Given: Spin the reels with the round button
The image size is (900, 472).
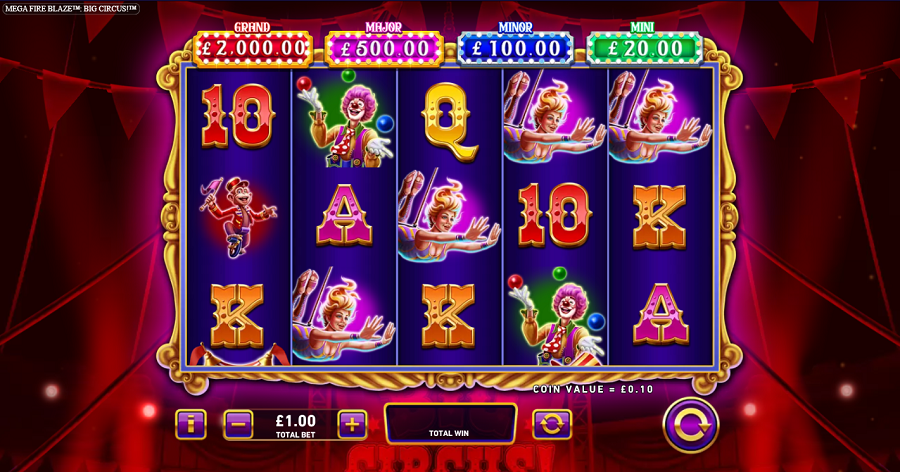Looking at the screenshot, I should (691, 424).
